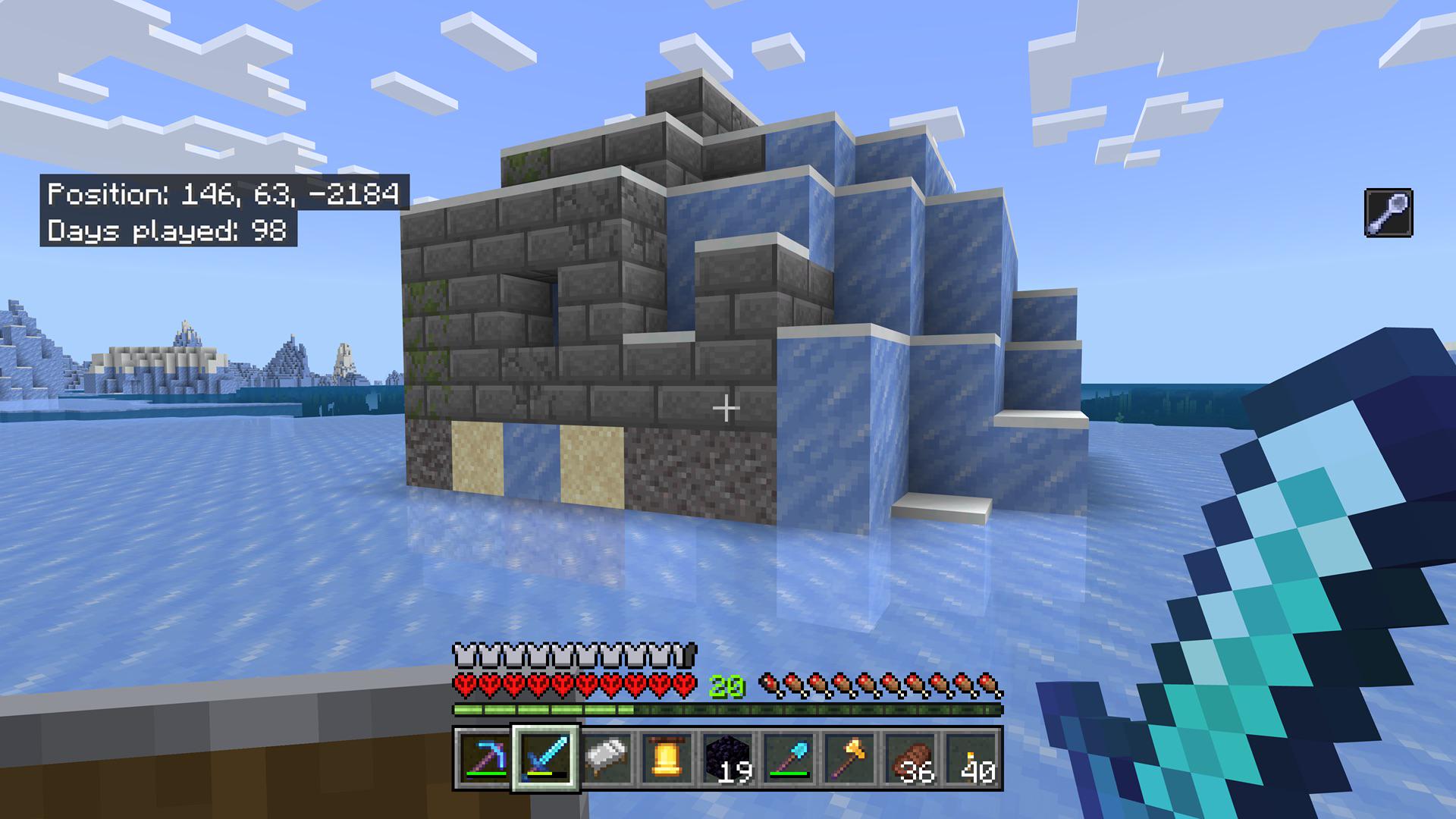Select the diamond sword hotbar slot
The width and height of the screenshot is (1456, 819).
click(545, 758)
